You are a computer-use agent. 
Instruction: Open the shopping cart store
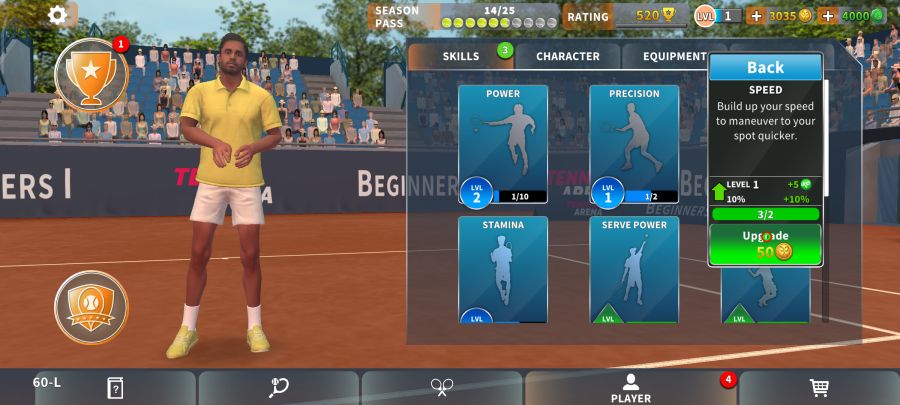click(818, 388)
